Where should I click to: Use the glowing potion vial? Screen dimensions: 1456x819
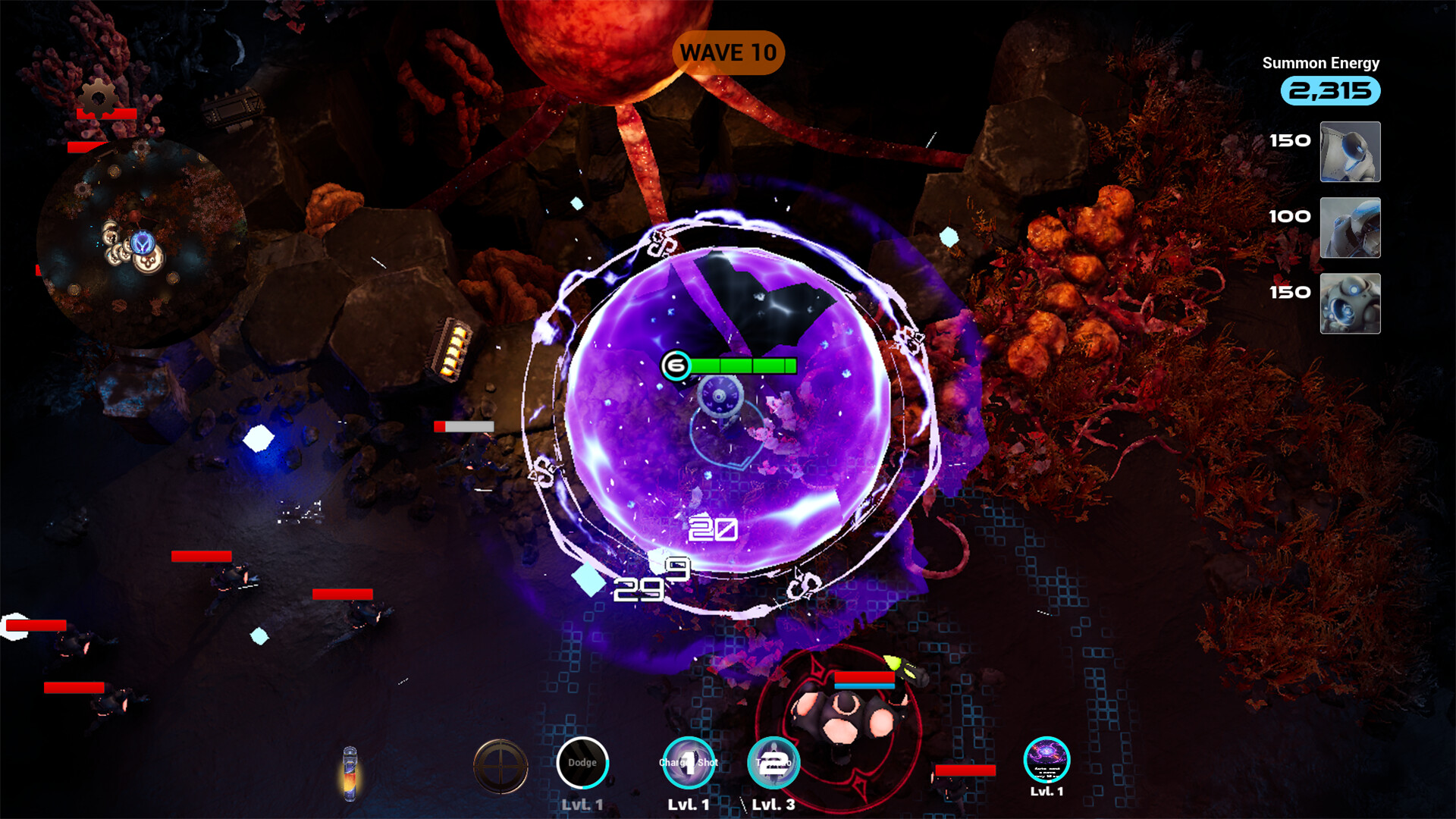point(350,773)
